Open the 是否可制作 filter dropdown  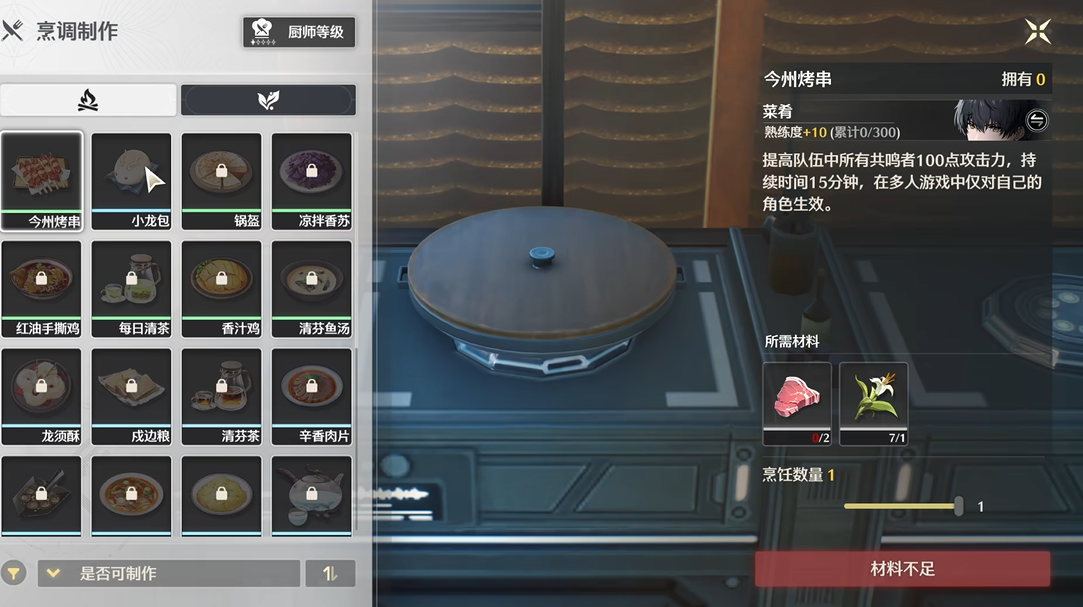click(x=168, y=573)
